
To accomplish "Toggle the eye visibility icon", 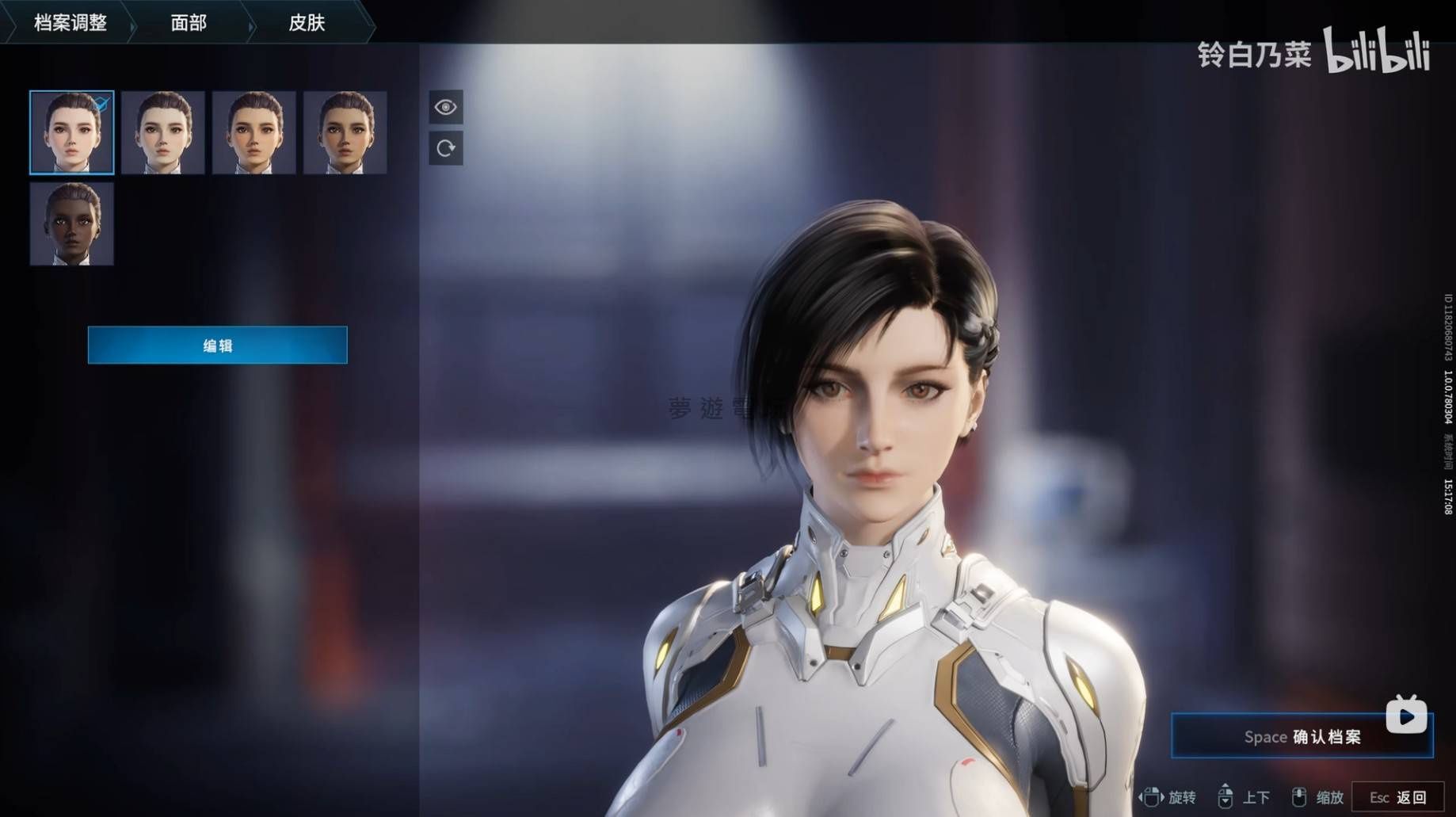I will pyautogui.click(x=446, y=107).
